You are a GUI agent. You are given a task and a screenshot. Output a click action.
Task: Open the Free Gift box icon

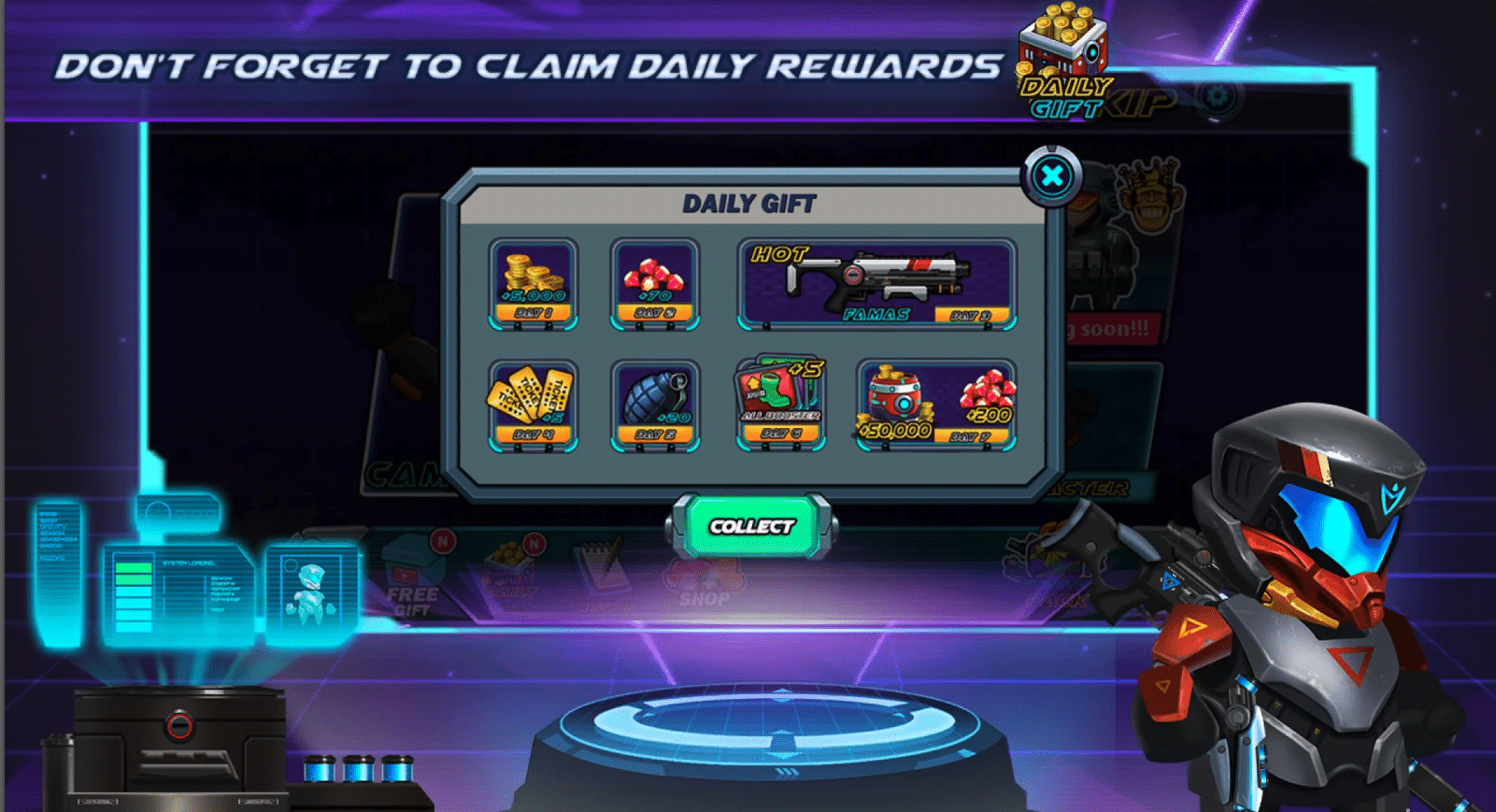[x=412, y=581]
